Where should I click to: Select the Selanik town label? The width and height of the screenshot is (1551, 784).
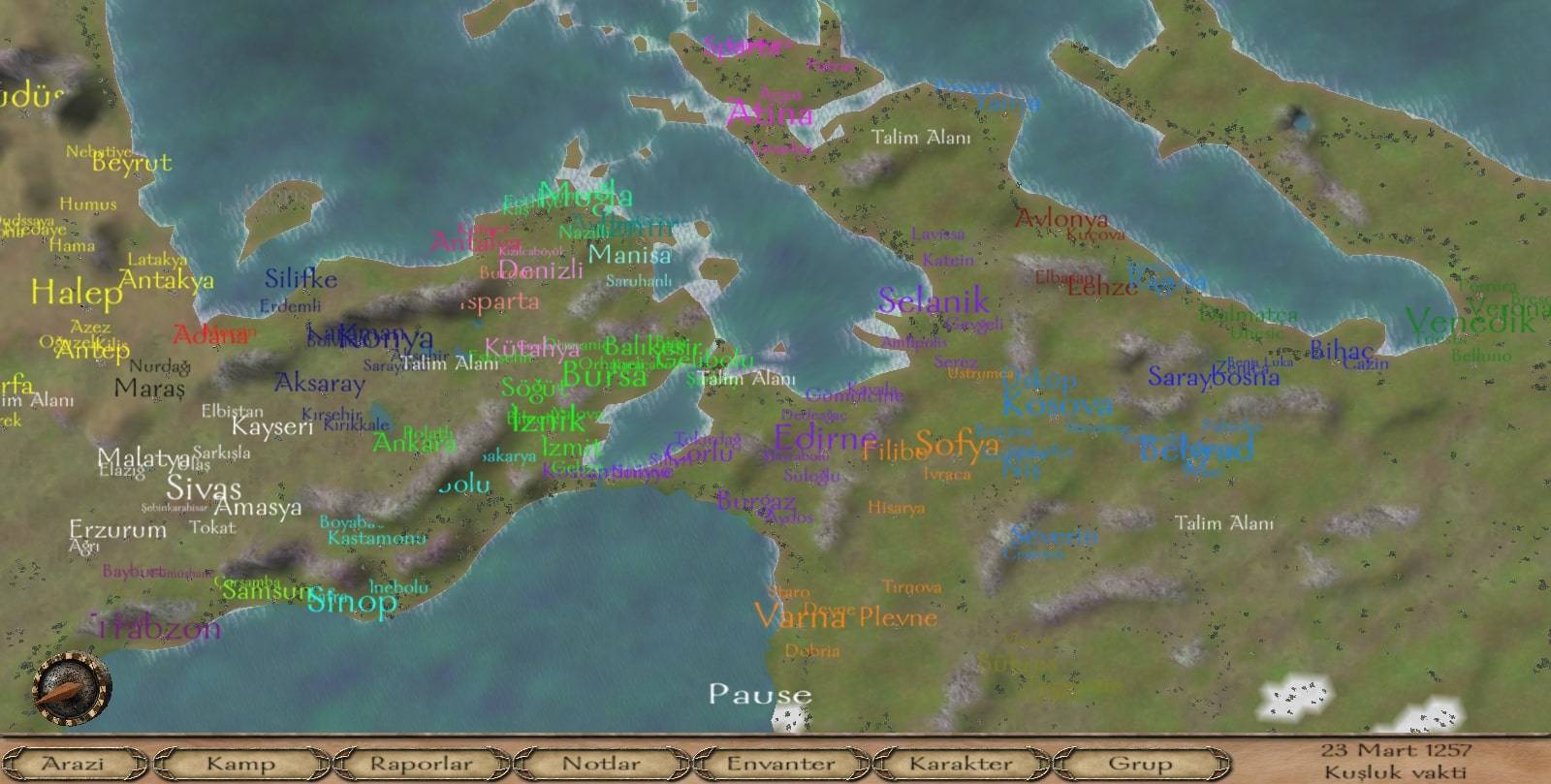[x=933, y=301]
